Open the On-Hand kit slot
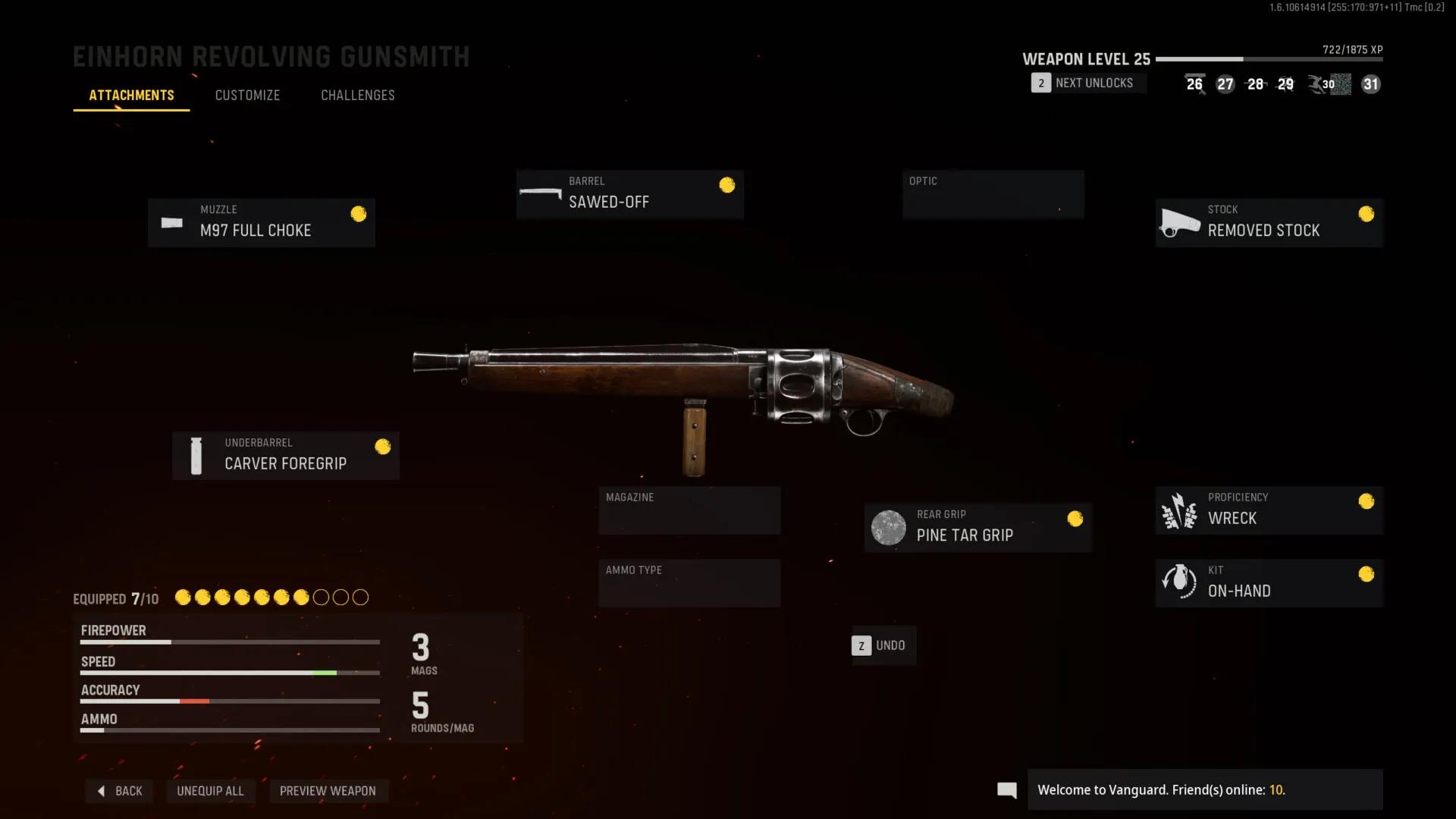Image resolution: width=1456 pixels, height=819 pixels. (x=1269, y=582)
